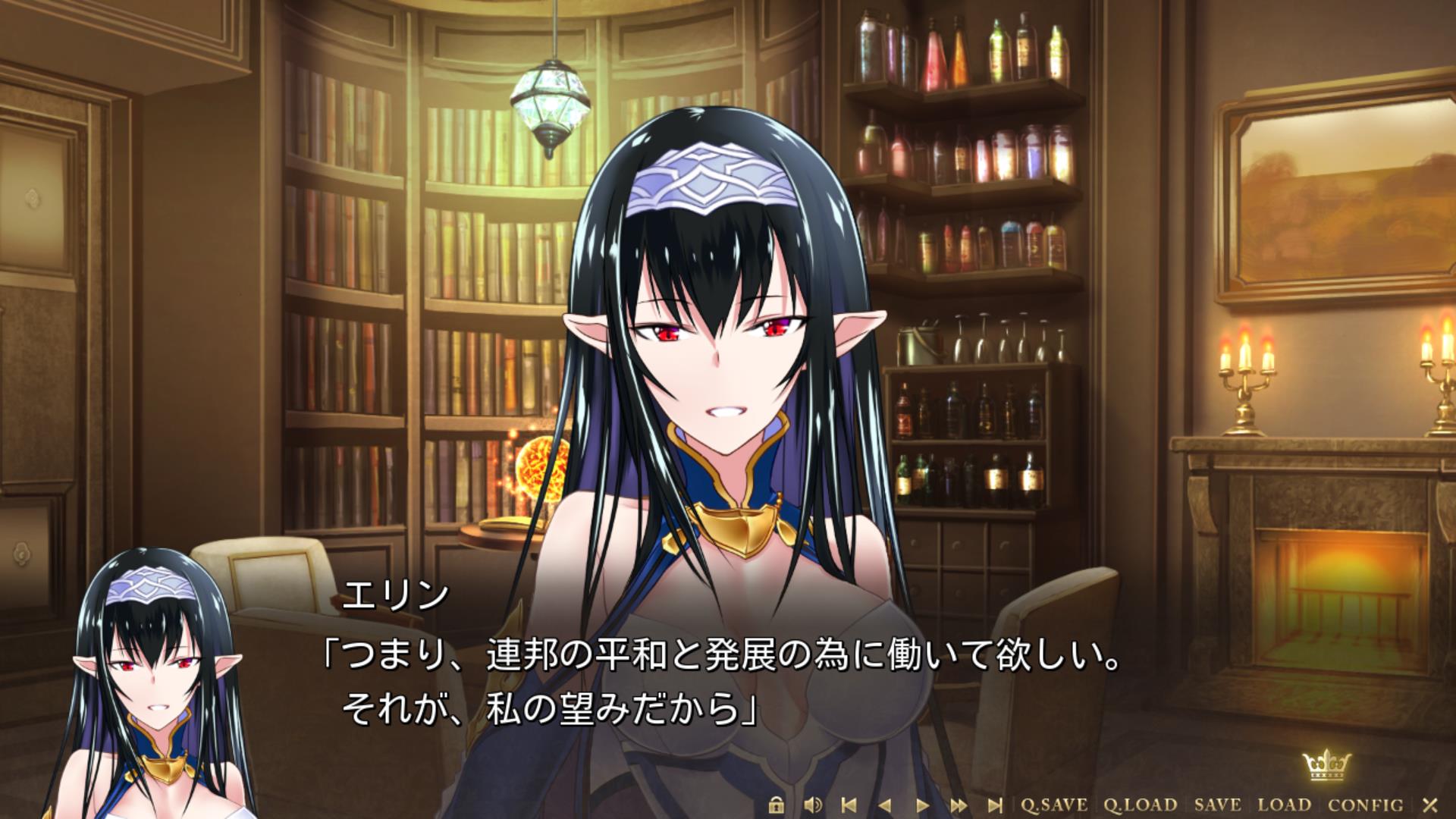1456x819 pixels.
Task: Click the single left arrow back button
Action: 884,805
